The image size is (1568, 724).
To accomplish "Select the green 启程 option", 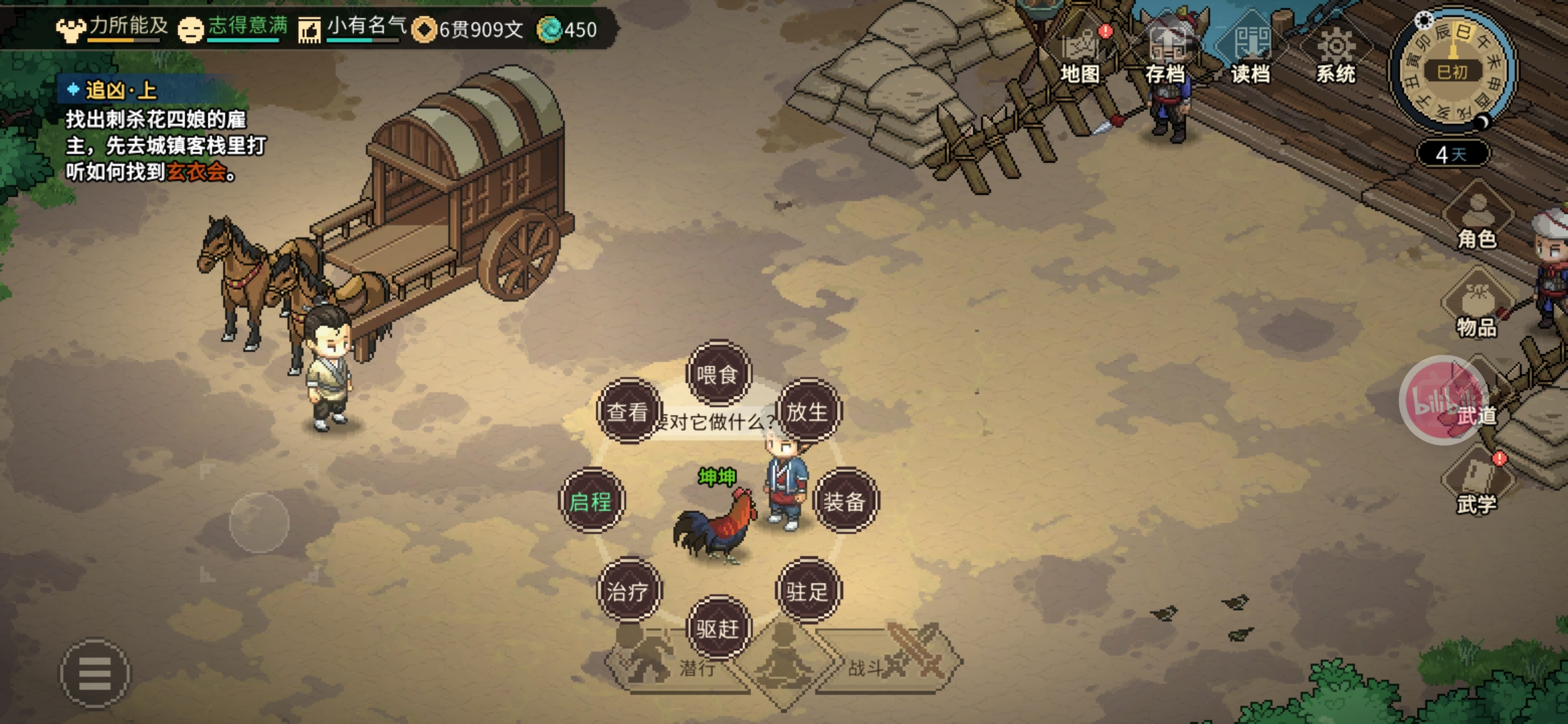I will [591, 501].
